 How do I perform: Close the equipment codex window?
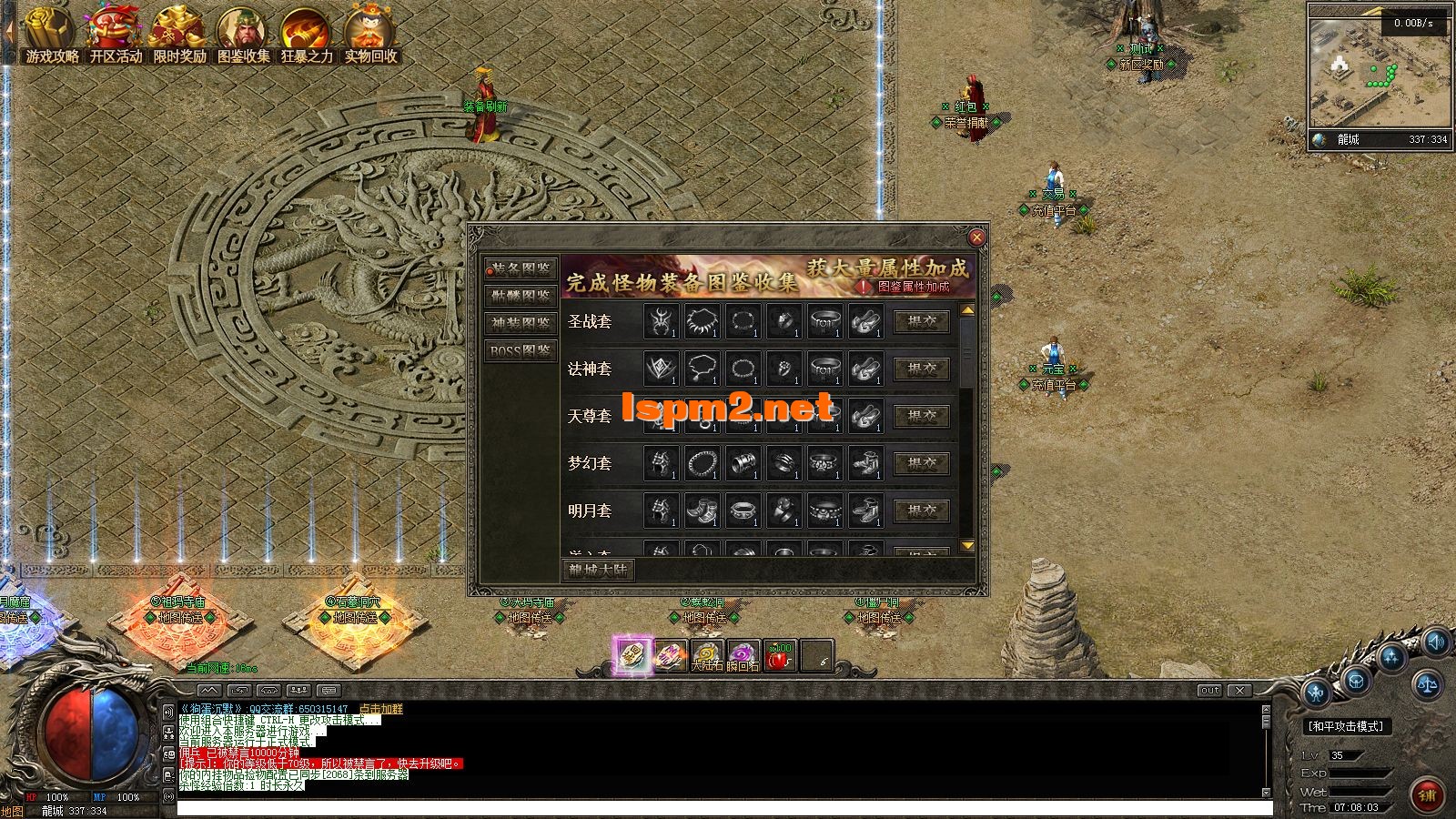pos(976,238)
